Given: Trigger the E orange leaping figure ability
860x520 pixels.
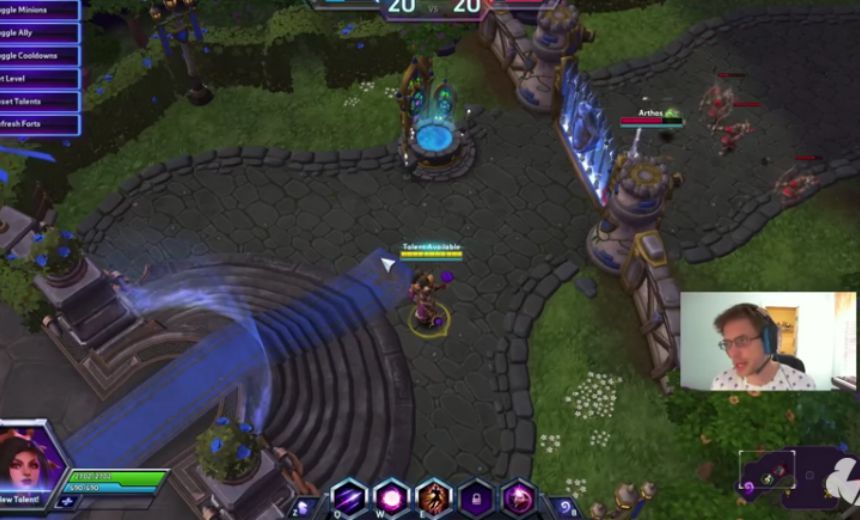Looking at the screenshot, I should click(x=434, y=497).
